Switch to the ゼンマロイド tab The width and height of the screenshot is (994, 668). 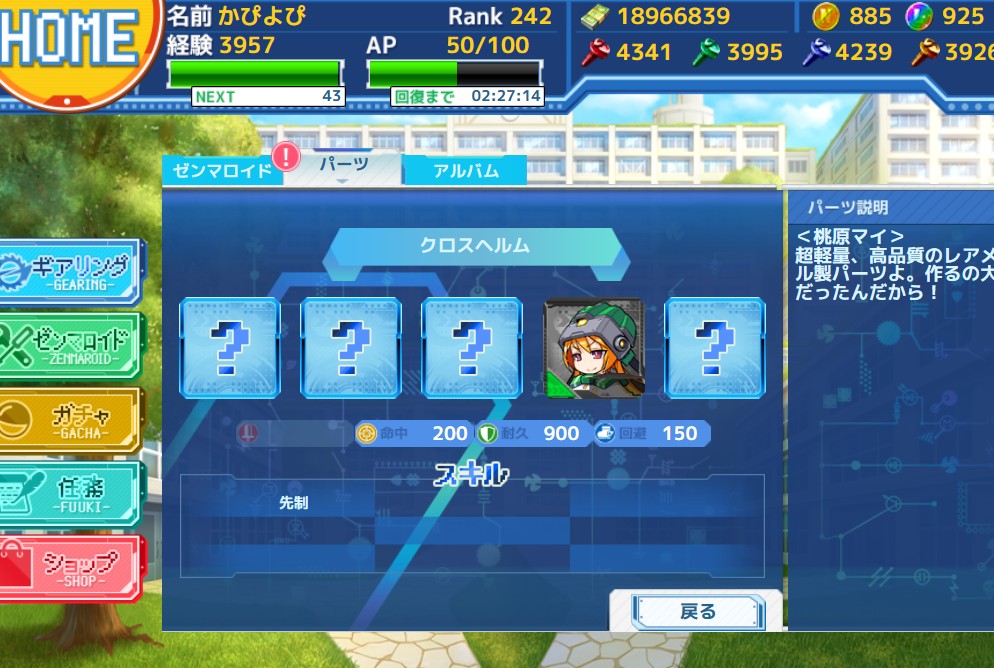coord(222,170)
